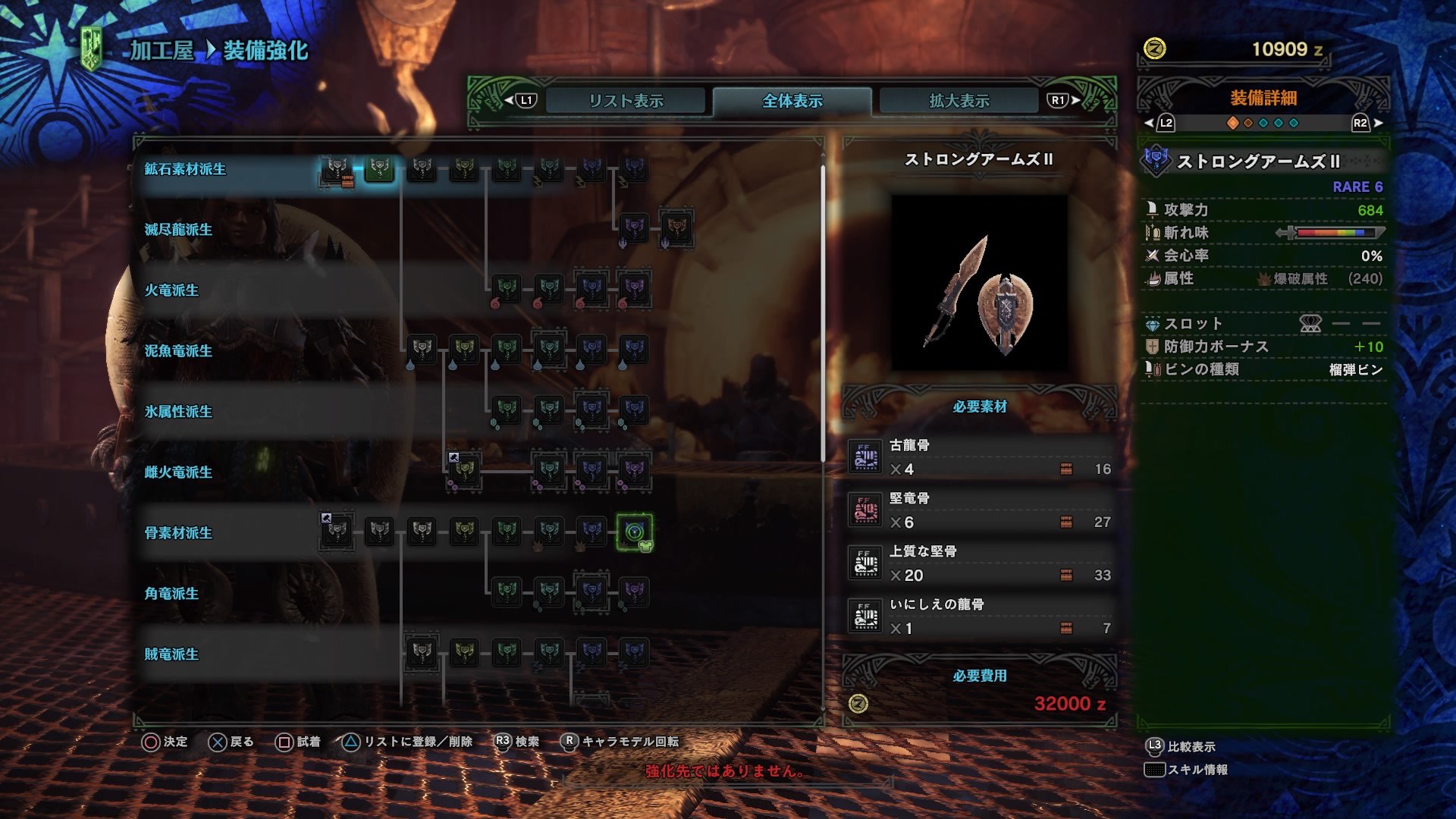The height and width of the screenshot is (819, 1456).
Task: Switch to the 拡大表示 tab
Action: click(x=959, y=99)
